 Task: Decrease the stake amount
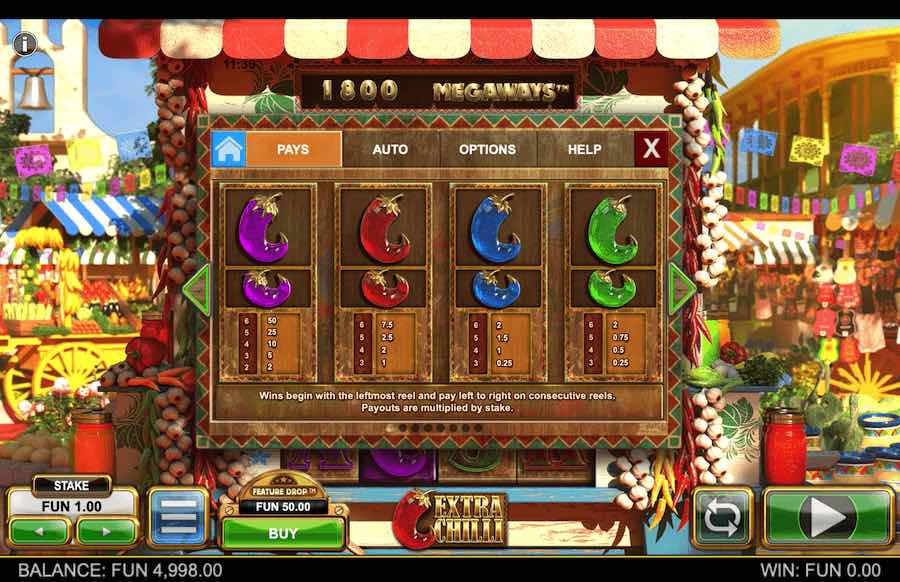(39, 530)
